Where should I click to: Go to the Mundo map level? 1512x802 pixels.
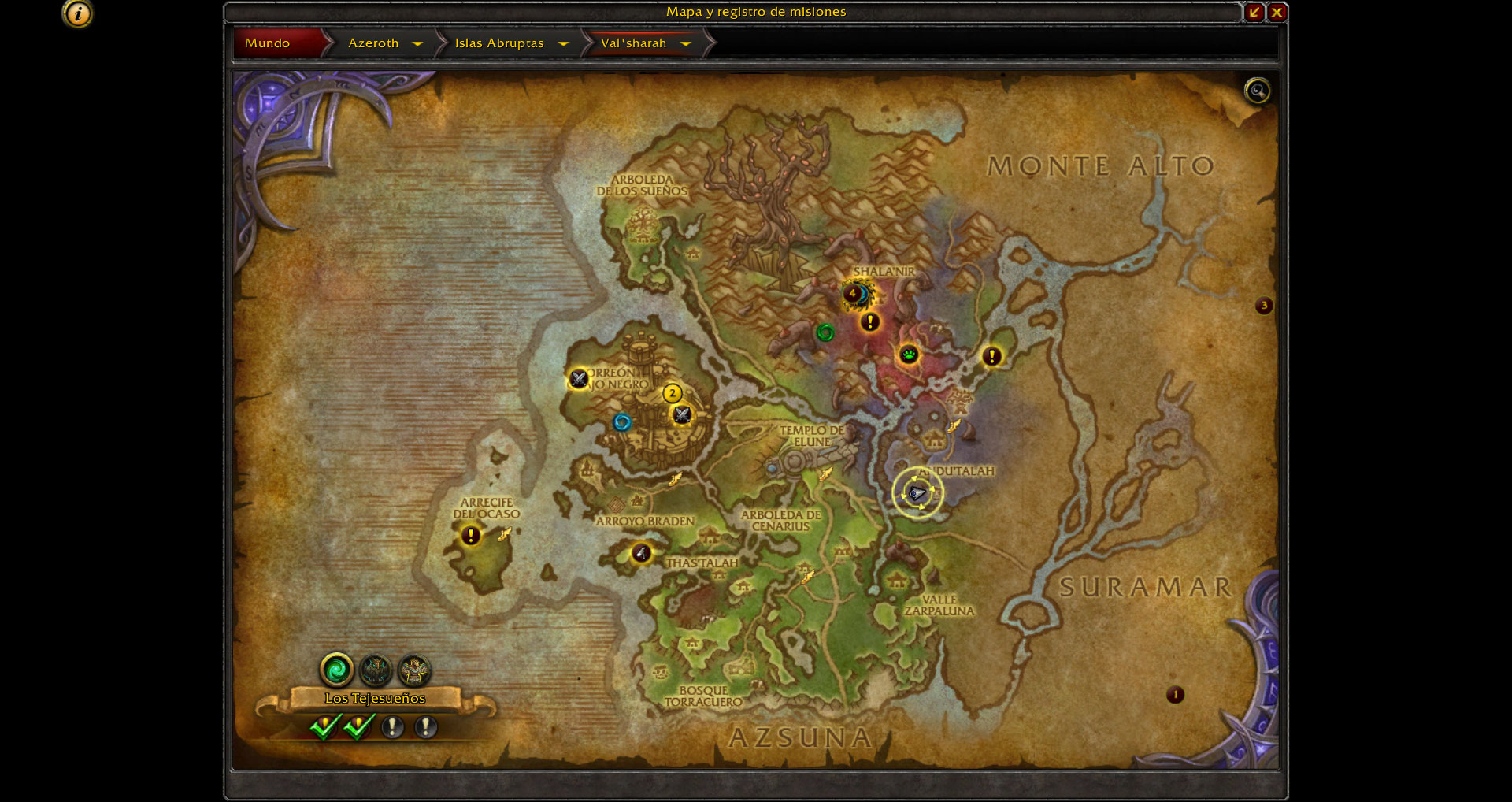(268, 43)
